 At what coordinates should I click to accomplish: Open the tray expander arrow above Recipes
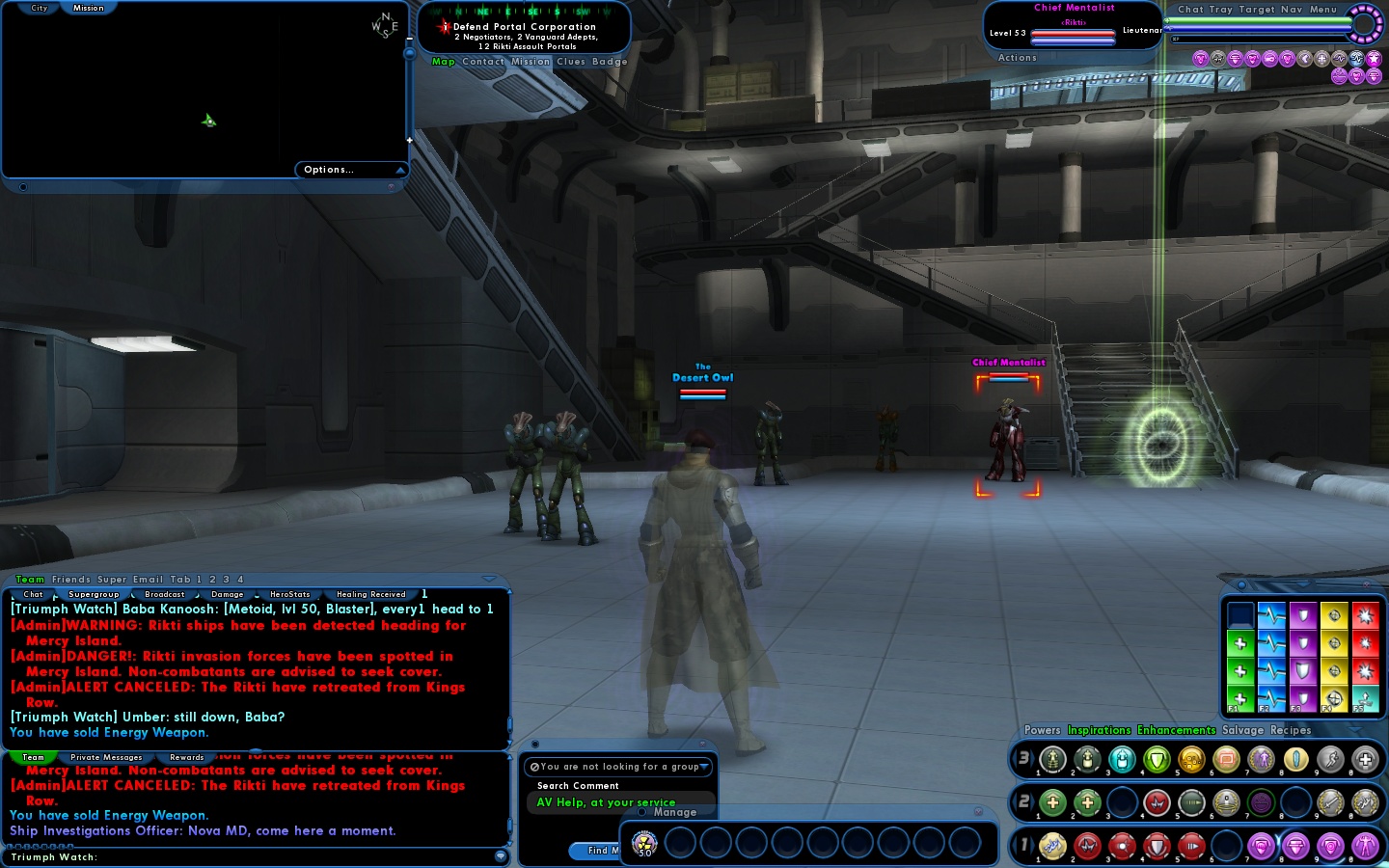click(x=1355, y=731)
